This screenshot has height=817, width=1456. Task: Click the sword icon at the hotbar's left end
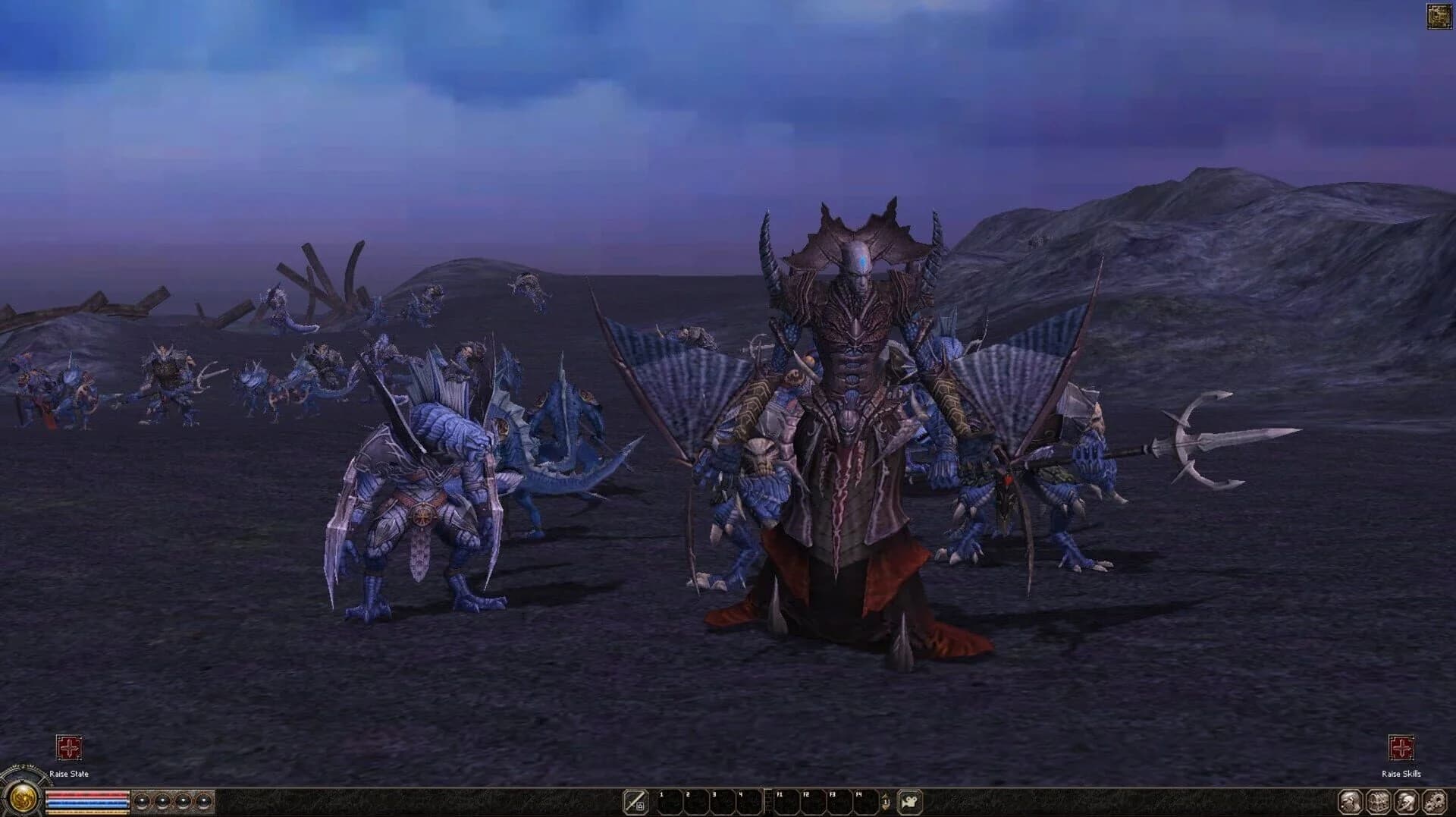click(635, 801)
